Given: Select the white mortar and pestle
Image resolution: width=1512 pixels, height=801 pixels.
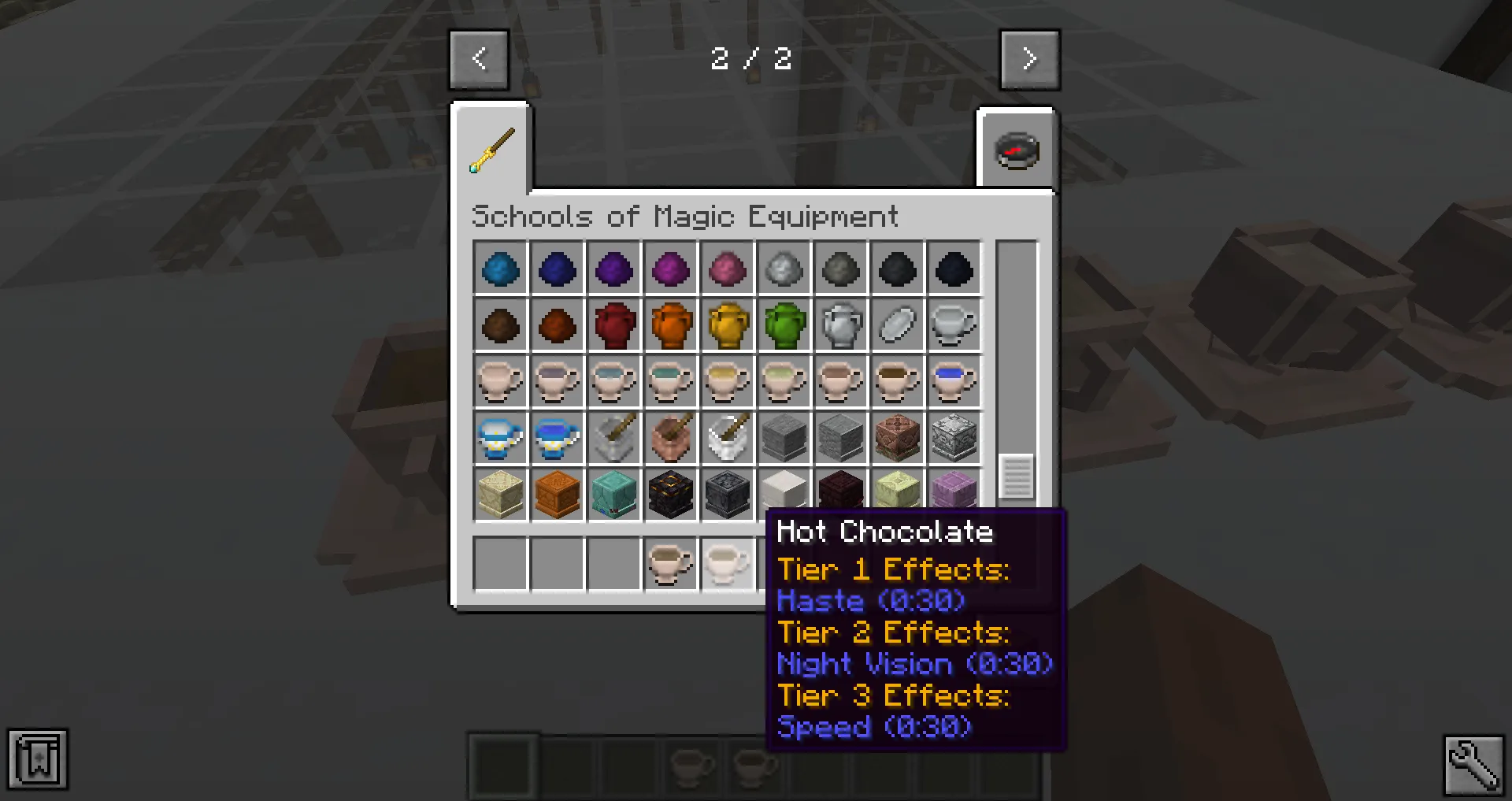Looking at the screenshot, I should coord(727,438).
